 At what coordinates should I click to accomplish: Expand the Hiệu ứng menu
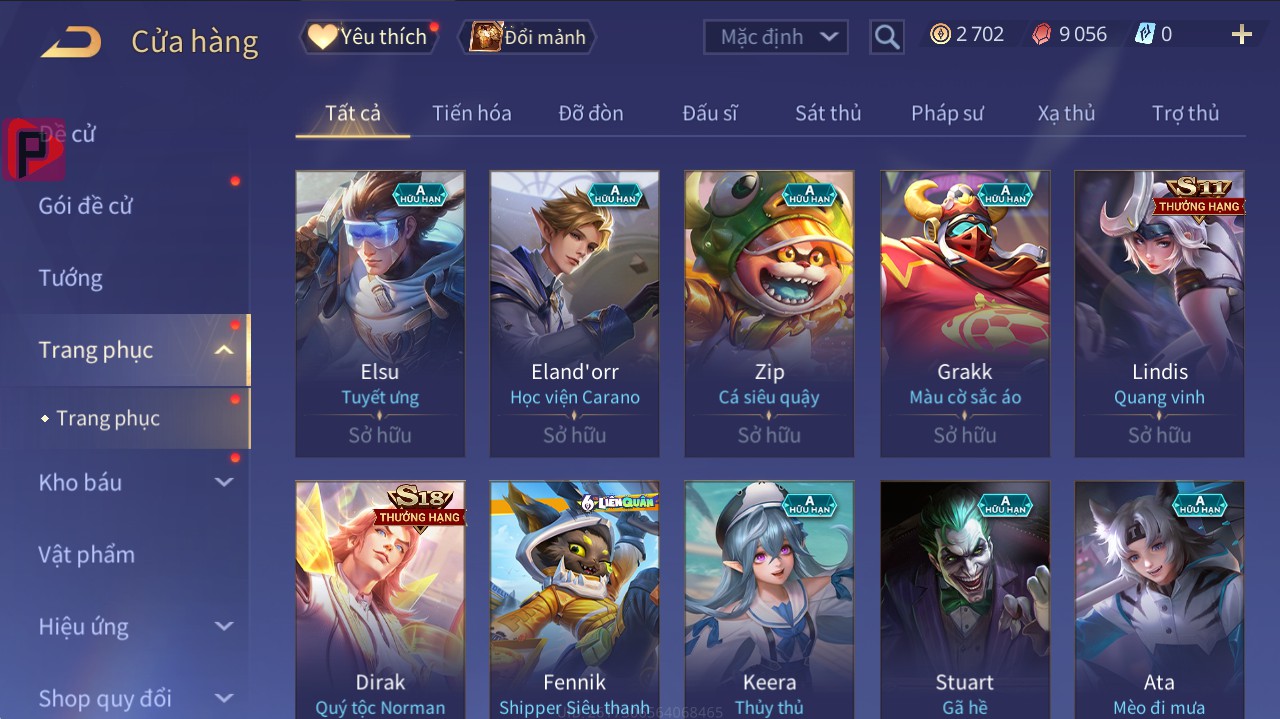135,627
